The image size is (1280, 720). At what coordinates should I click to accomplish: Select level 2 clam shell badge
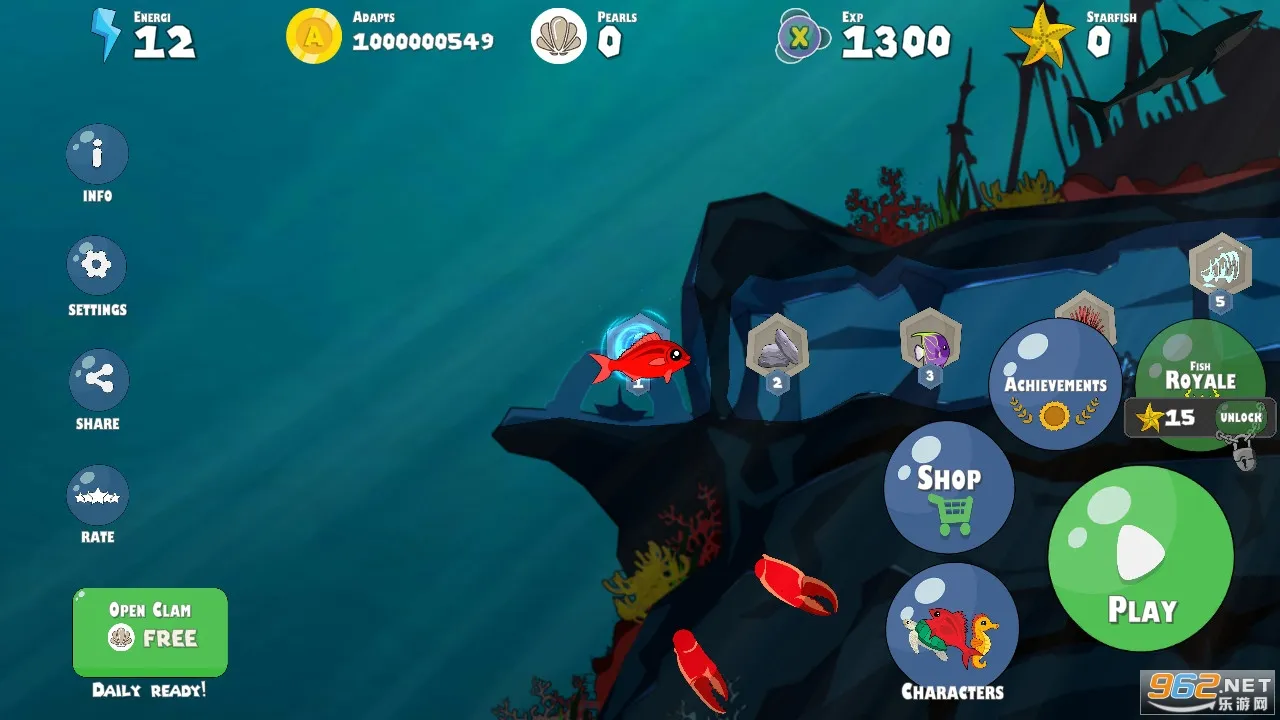tap(777, 348)
